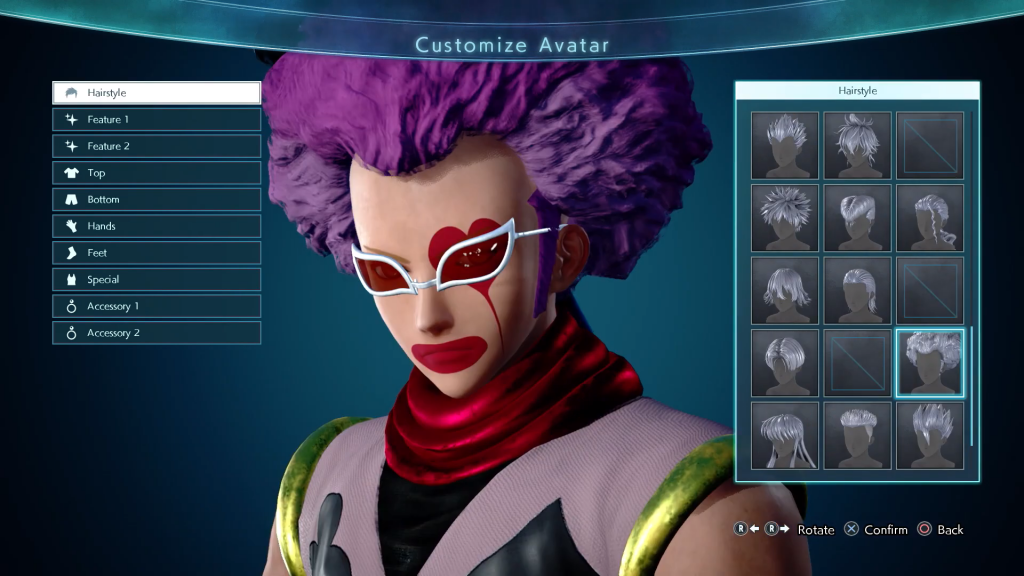Choose the Accessory 2 slot
Image resolution: width=1024 pixels, height=576 pixels.
[157, 333]
